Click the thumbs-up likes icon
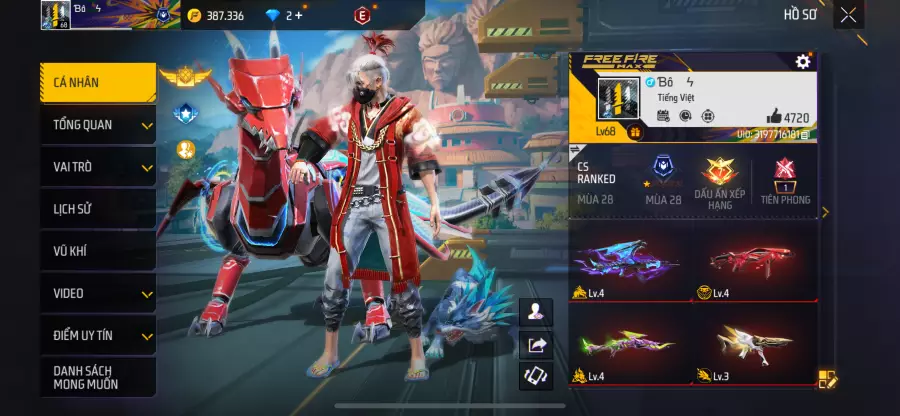This screenshot has height=416, width=900. (x=773, y=117)
